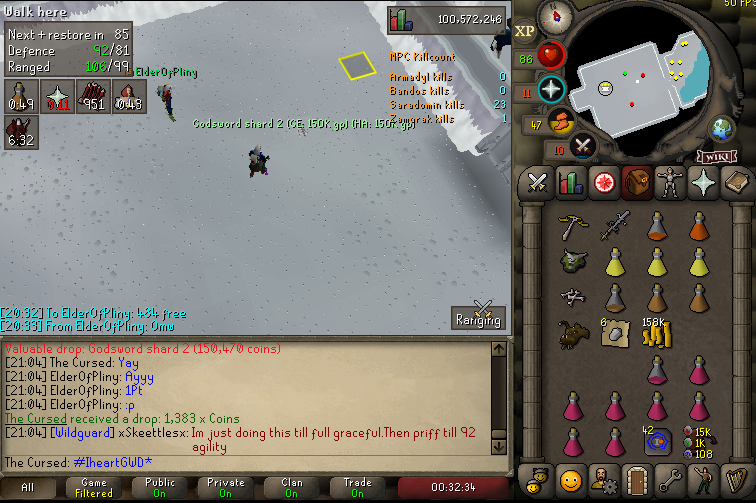This screenshot has height=503, width=756.
Task: Toggle the XP drops button
Action: click(x=525, y=31)
